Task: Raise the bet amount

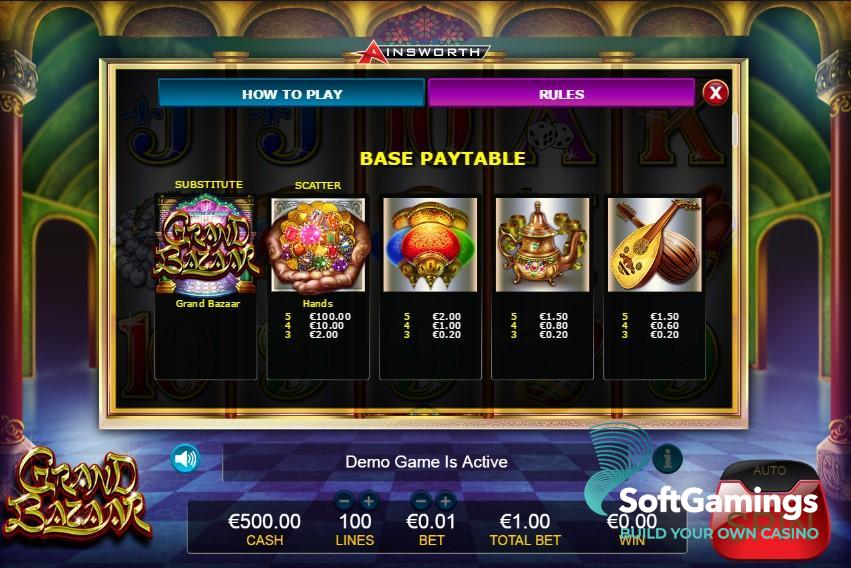Action: tap(445, 501)
